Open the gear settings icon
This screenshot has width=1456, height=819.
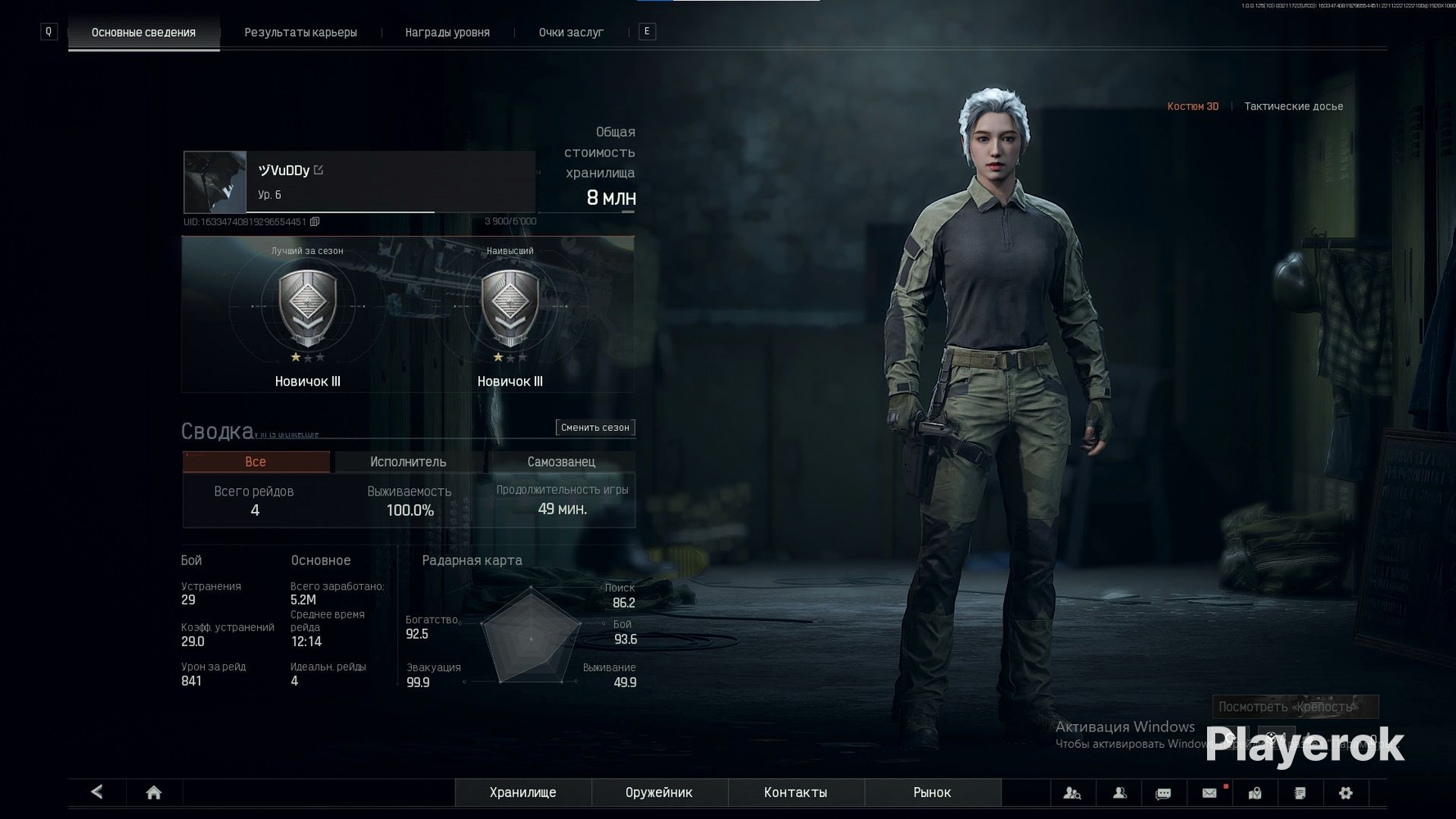point(1345,793)
